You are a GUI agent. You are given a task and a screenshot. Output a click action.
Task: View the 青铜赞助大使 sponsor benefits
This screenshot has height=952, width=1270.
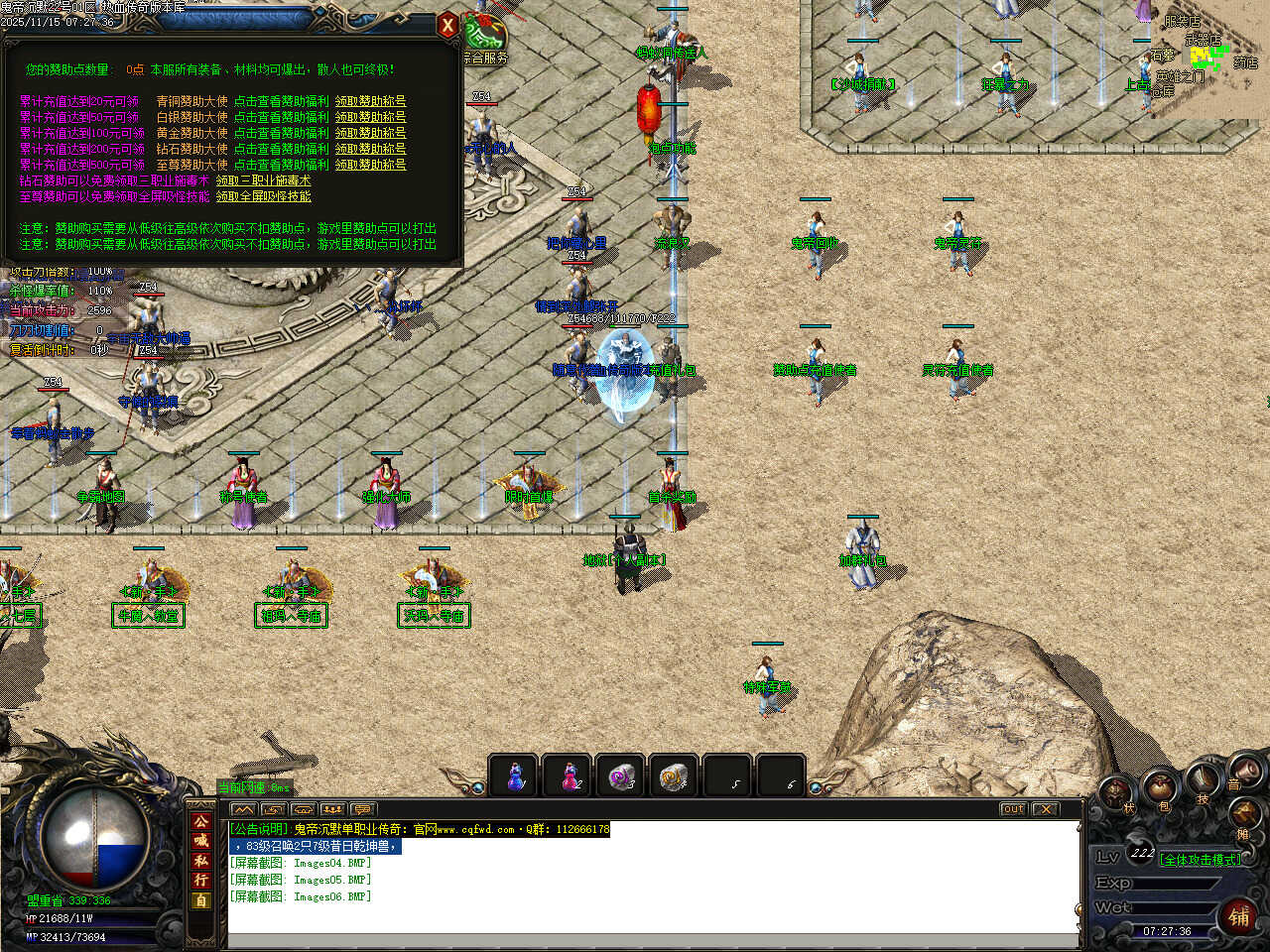281,101
